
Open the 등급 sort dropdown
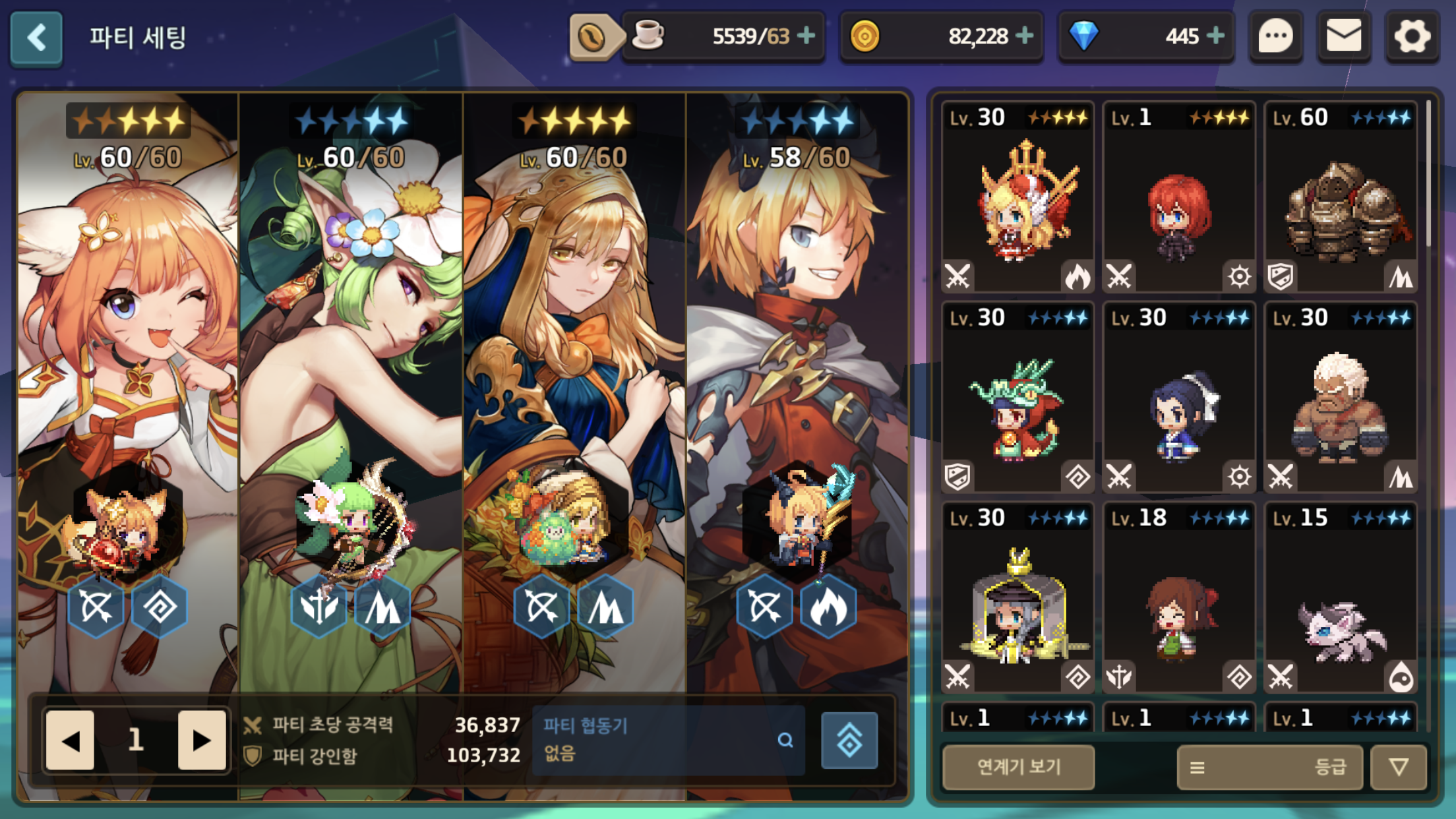[1269, 767]
